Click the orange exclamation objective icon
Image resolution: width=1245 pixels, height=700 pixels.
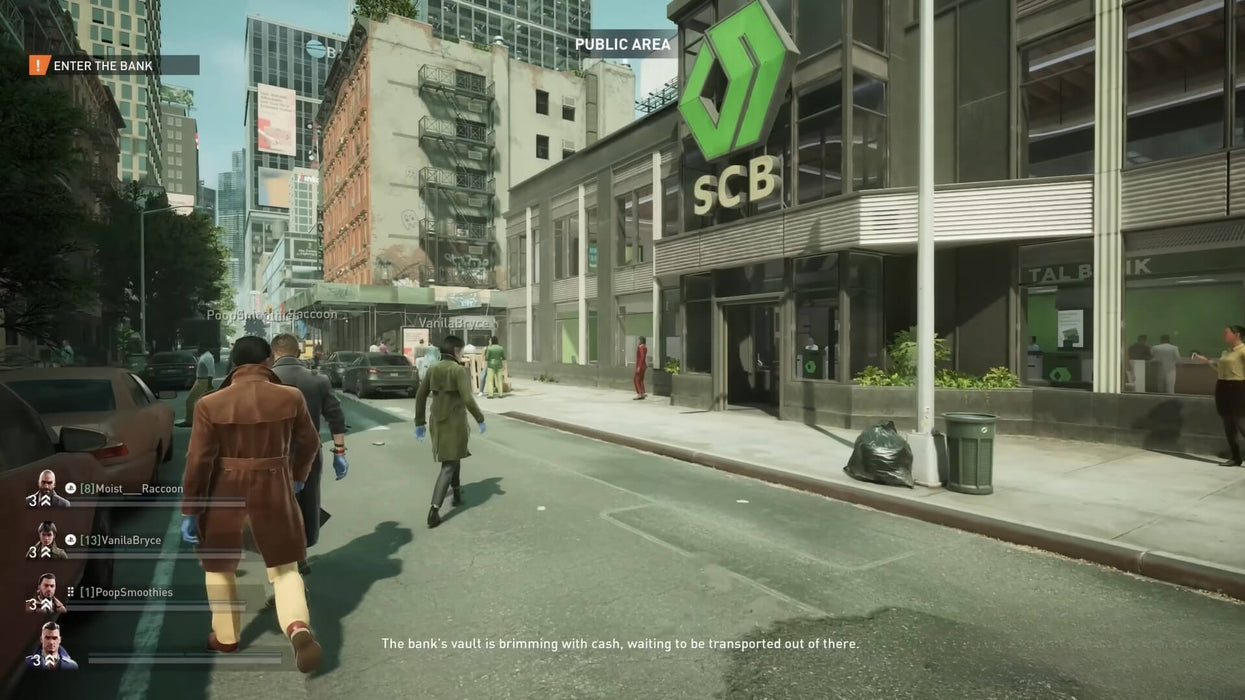click(39, 66)
